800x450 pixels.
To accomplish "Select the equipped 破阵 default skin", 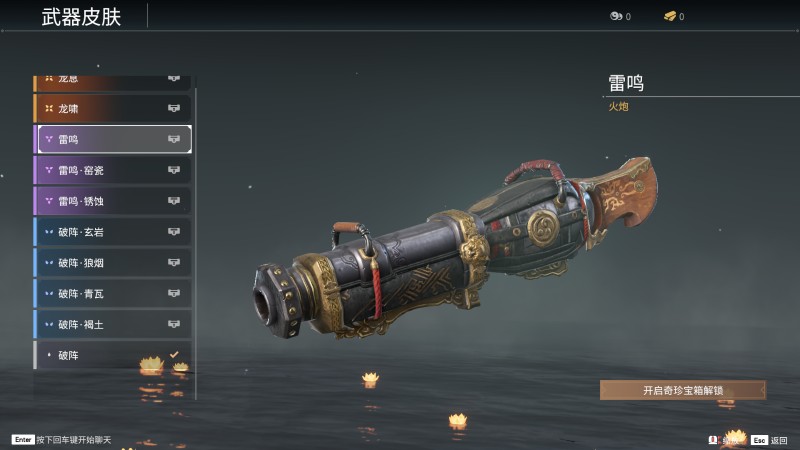I will coord(112,355).
